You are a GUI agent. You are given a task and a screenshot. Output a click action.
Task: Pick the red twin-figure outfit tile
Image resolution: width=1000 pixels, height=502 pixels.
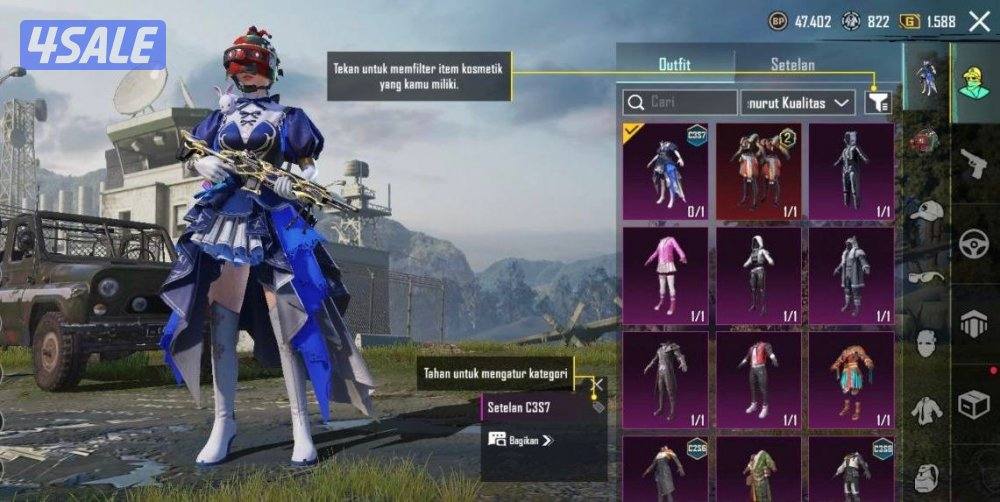click(758, 171)
